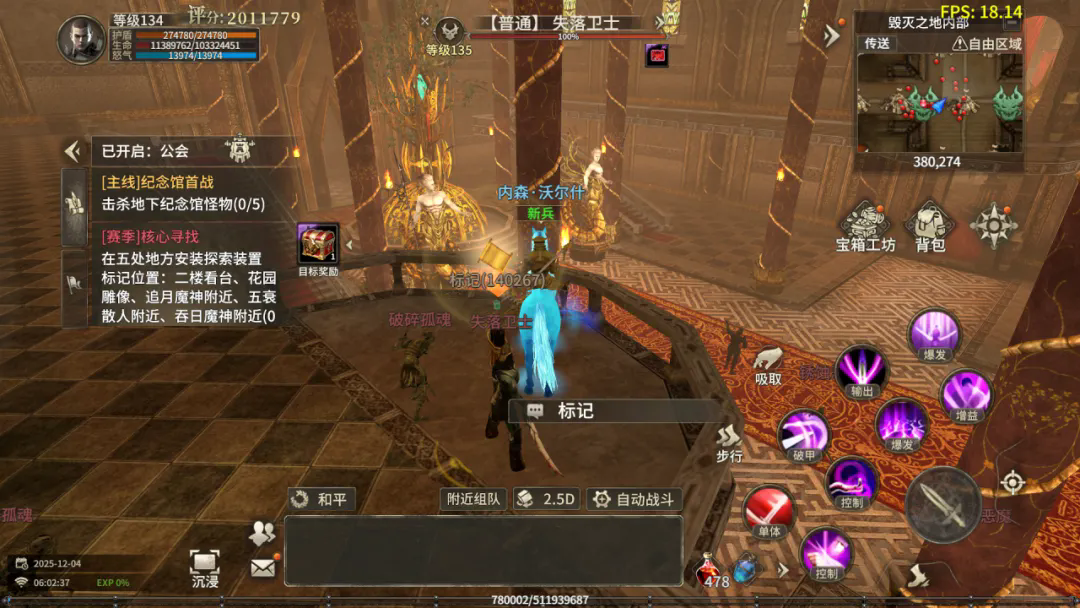Use the 输出 damage skill
The height and width of the screenshot is (608, 1080).
click(860, 370)
